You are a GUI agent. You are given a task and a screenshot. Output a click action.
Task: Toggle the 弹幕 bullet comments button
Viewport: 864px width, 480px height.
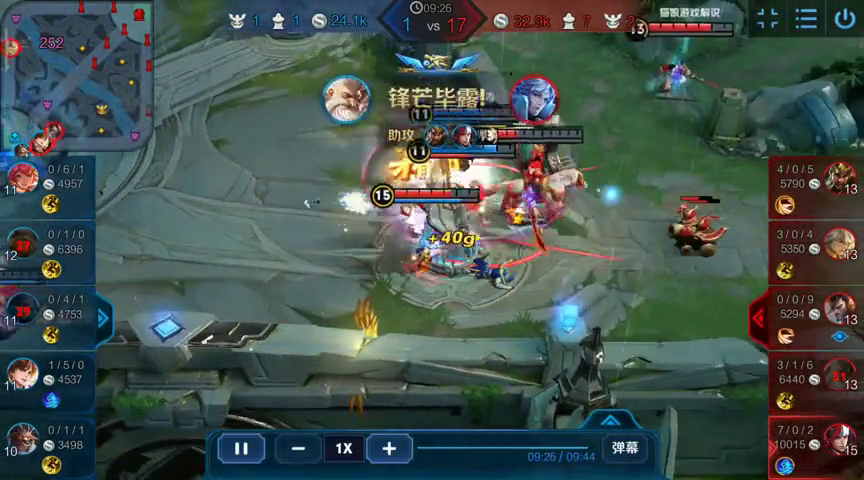pos(624,448)
